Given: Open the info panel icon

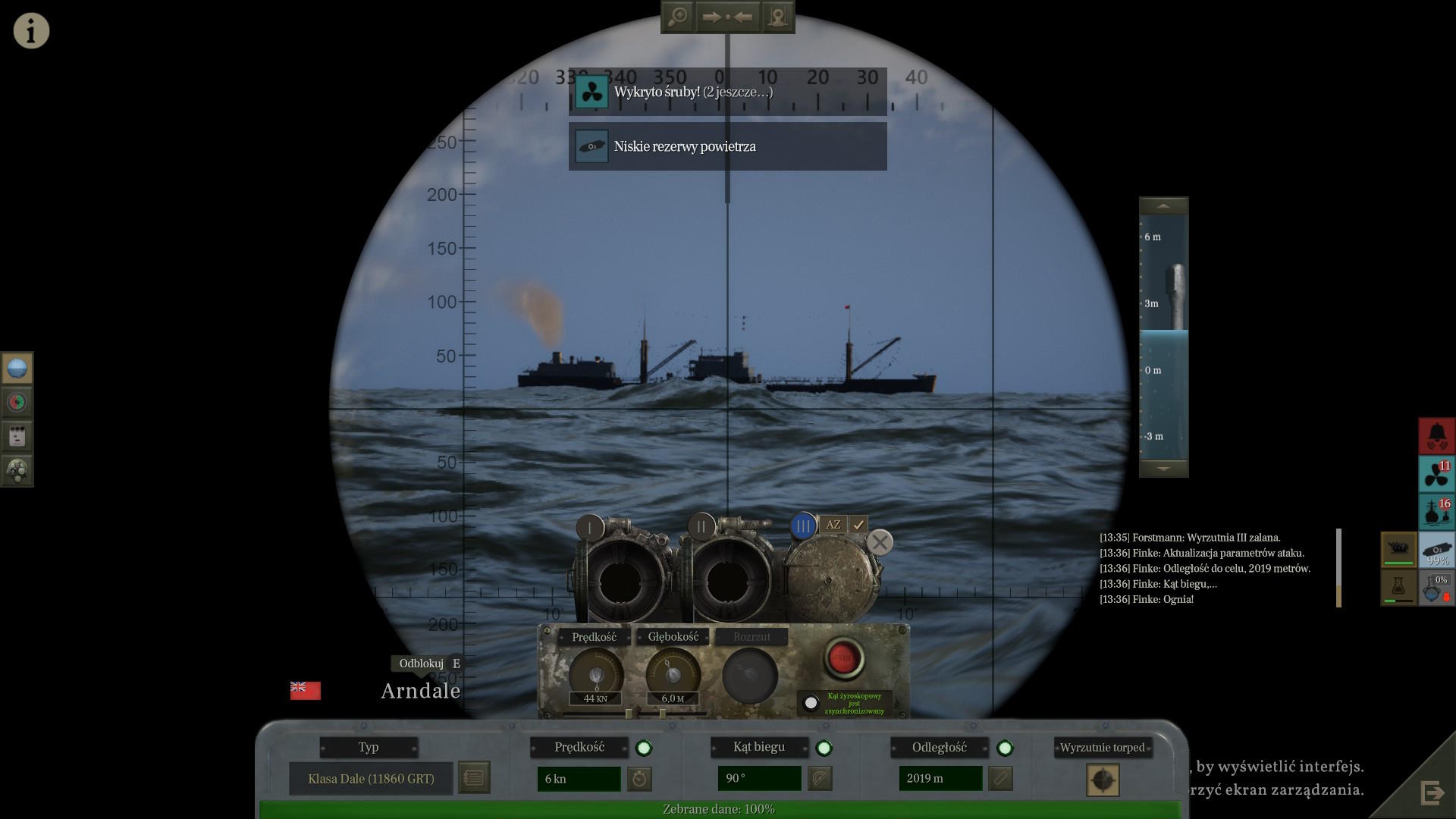Looking at the screenshot, I should point(31,31).
